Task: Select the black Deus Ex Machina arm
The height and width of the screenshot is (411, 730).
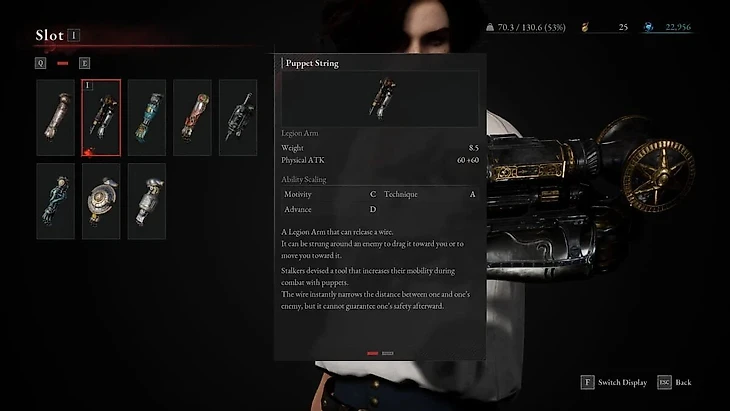Action: [238, 118]
